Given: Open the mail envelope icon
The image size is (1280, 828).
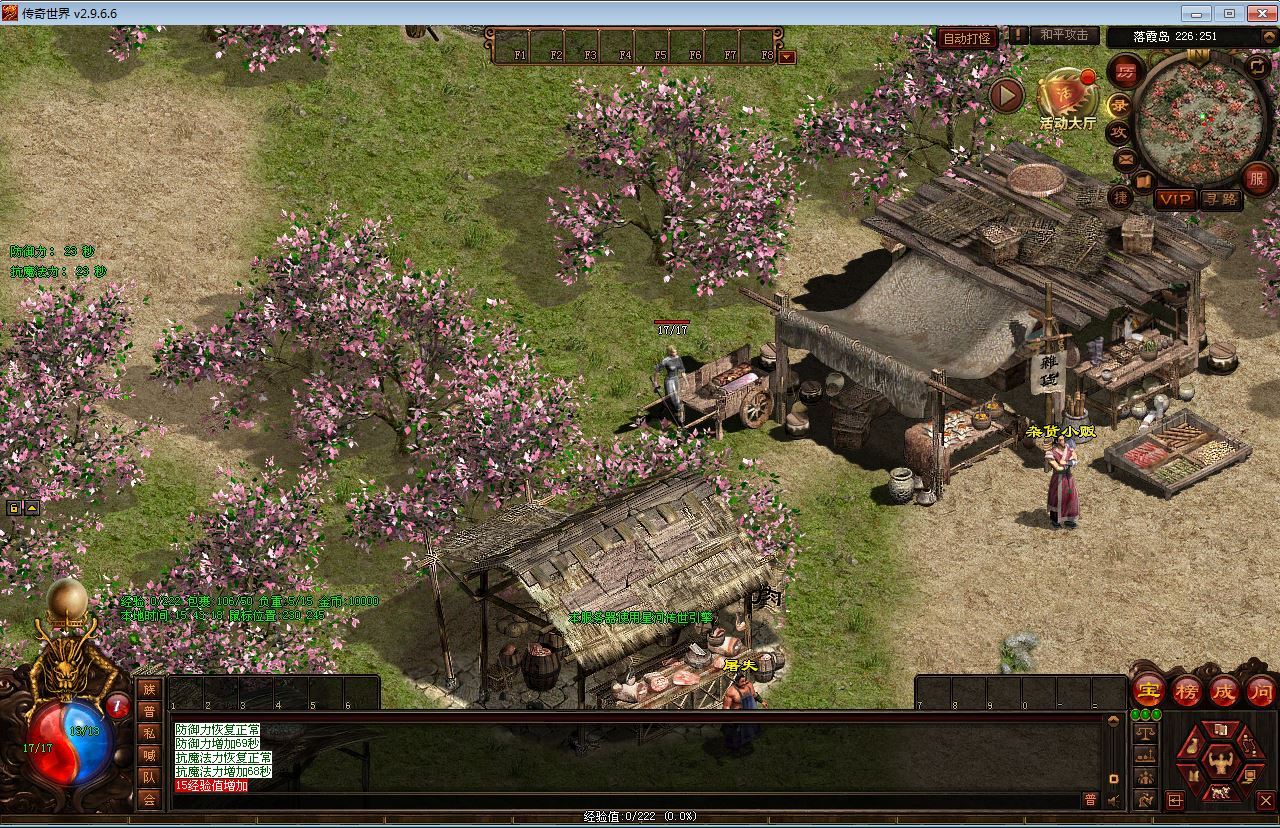Looking at the screenshot, I should (x=1125, y=158).
